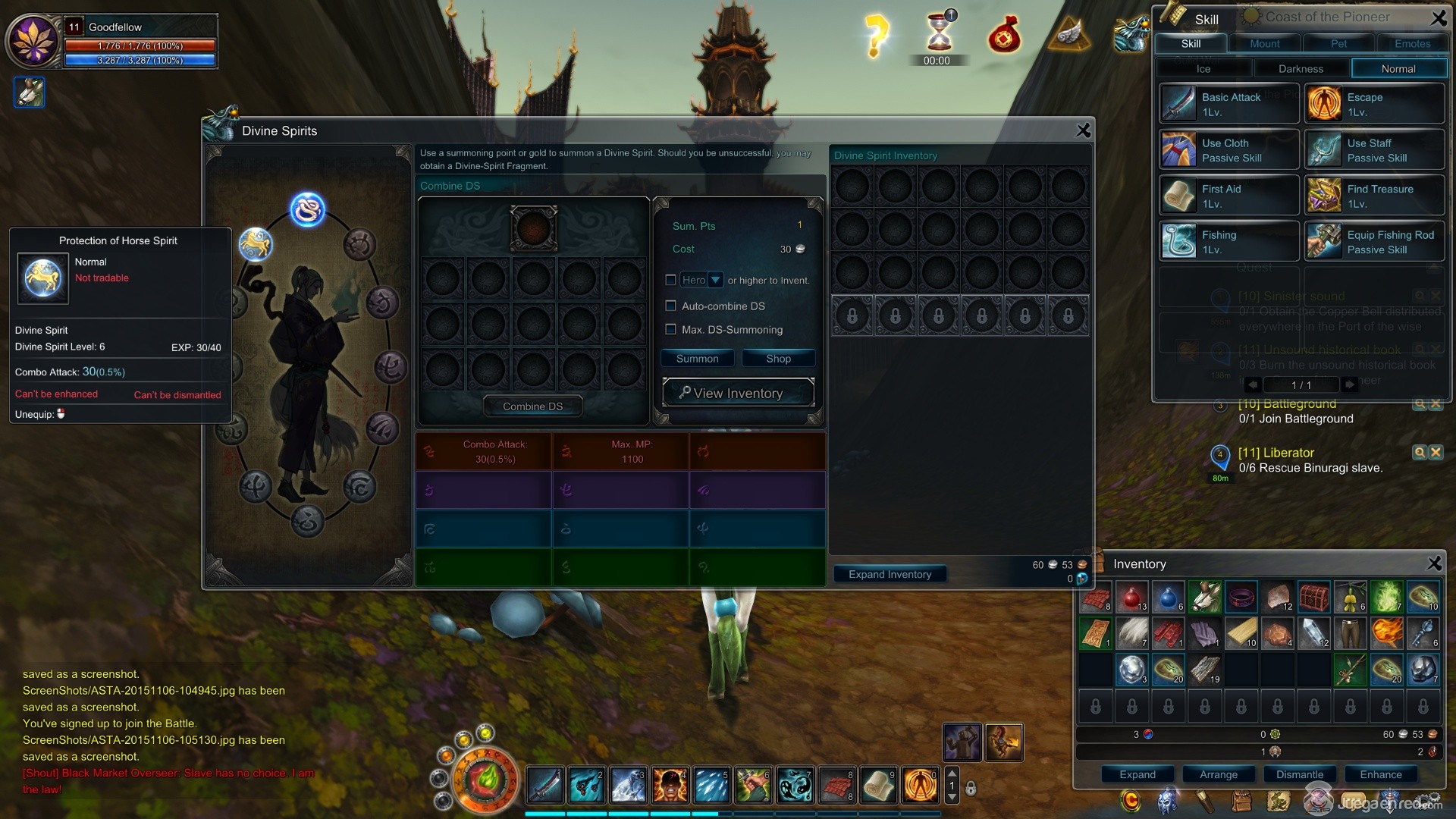1456x819 pixels.
Task: Open the Emotes tab
Action: tap(1412, 44)
